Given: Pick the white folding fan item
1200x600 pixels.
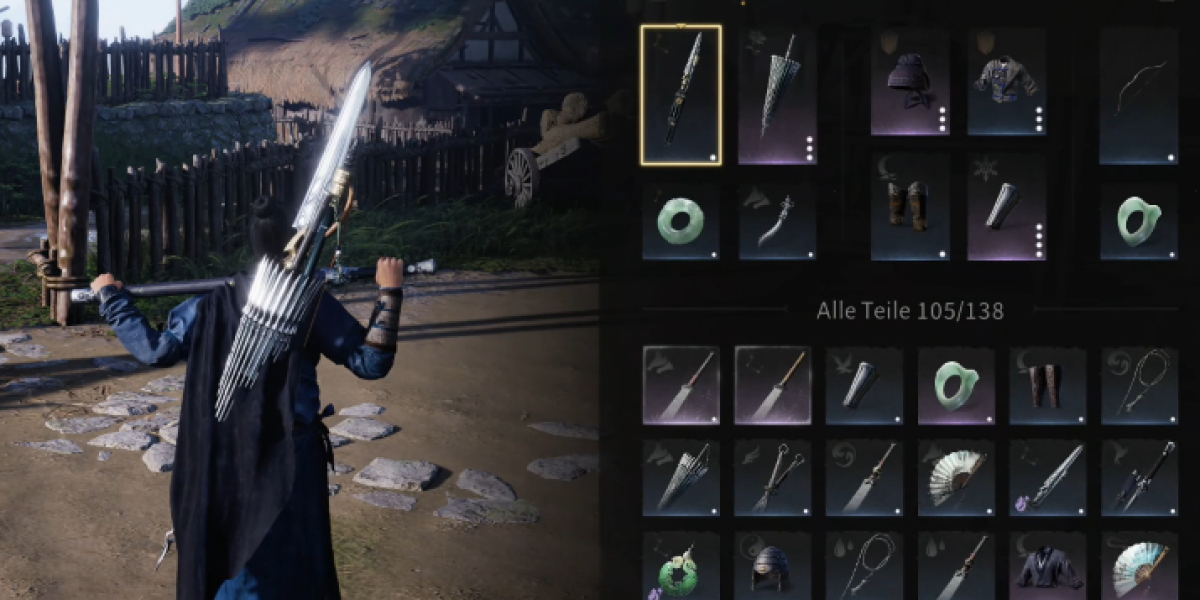Looking at the screenshot, I should (x=956, y=478).
